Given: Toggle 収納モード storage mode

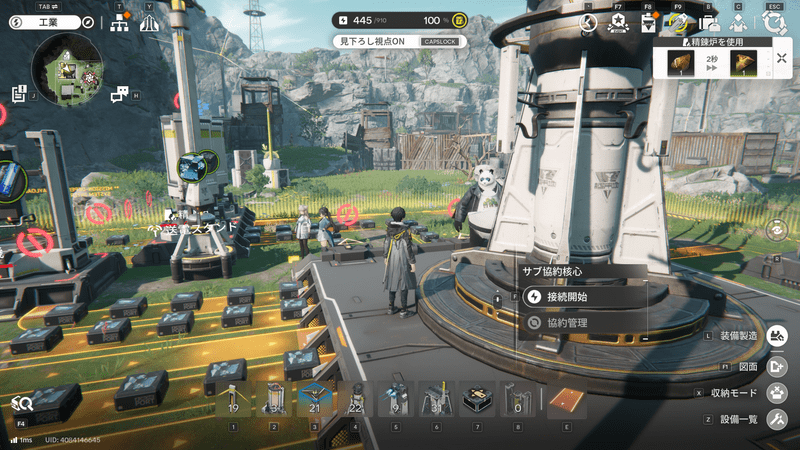Looking at the screenshot, I should (x=777, y=392).
